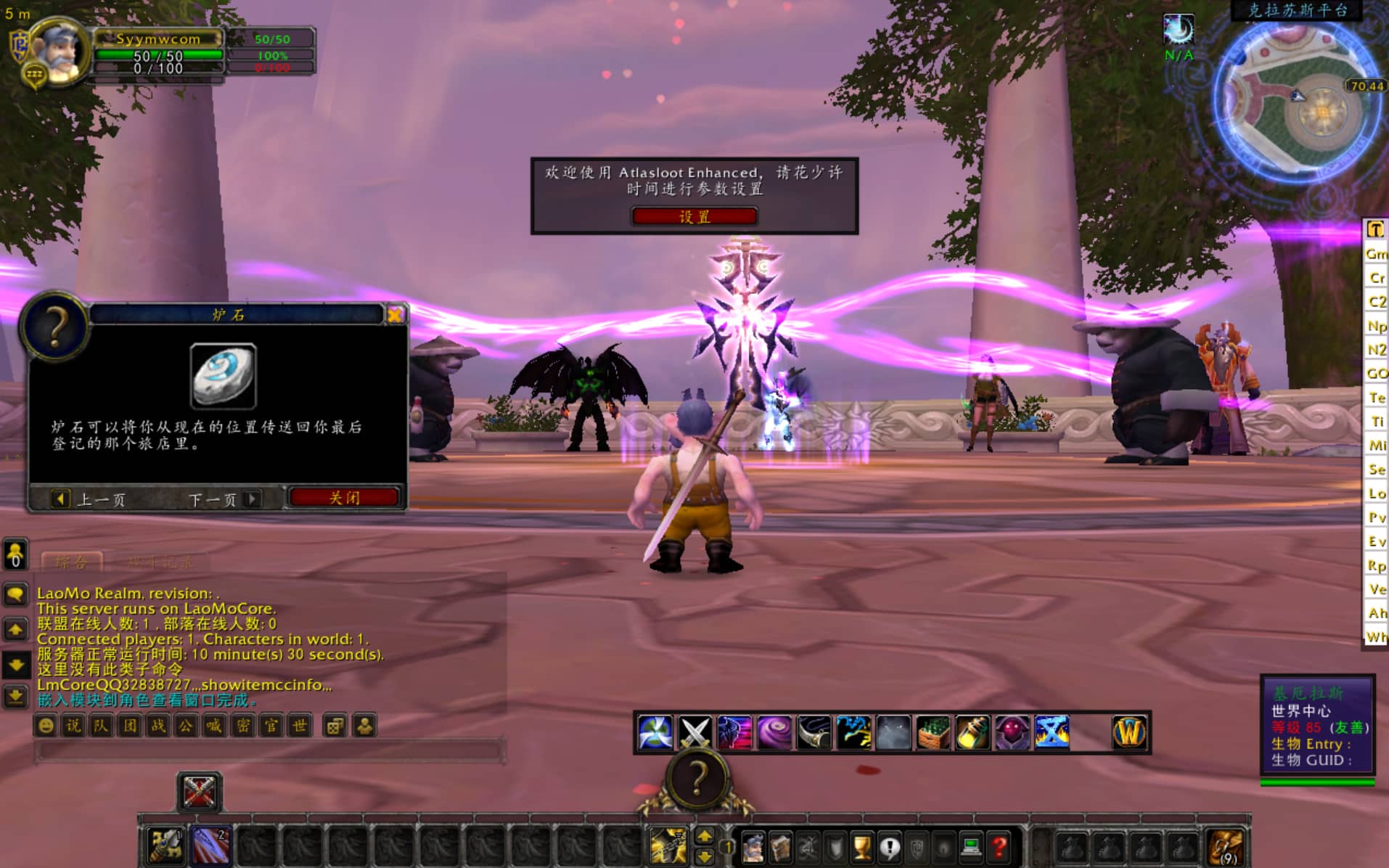Image resolution: width=1389 pixels, height=868 pixels.
Task: Open the achievements trophy cup button
Action: tap(862, 846)
